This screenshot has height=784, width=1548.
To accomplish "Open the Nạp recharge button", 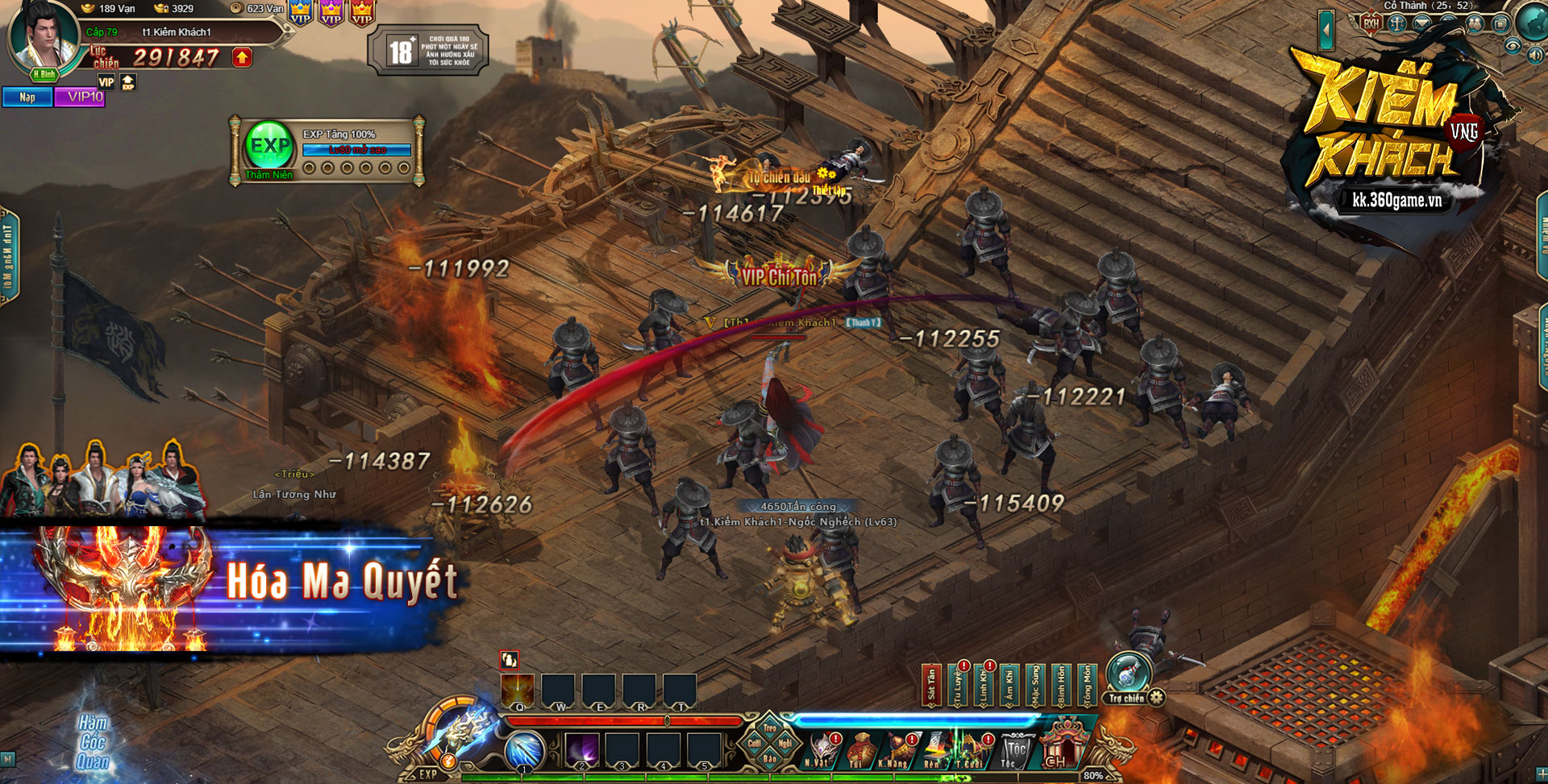I will click(27, 97).
